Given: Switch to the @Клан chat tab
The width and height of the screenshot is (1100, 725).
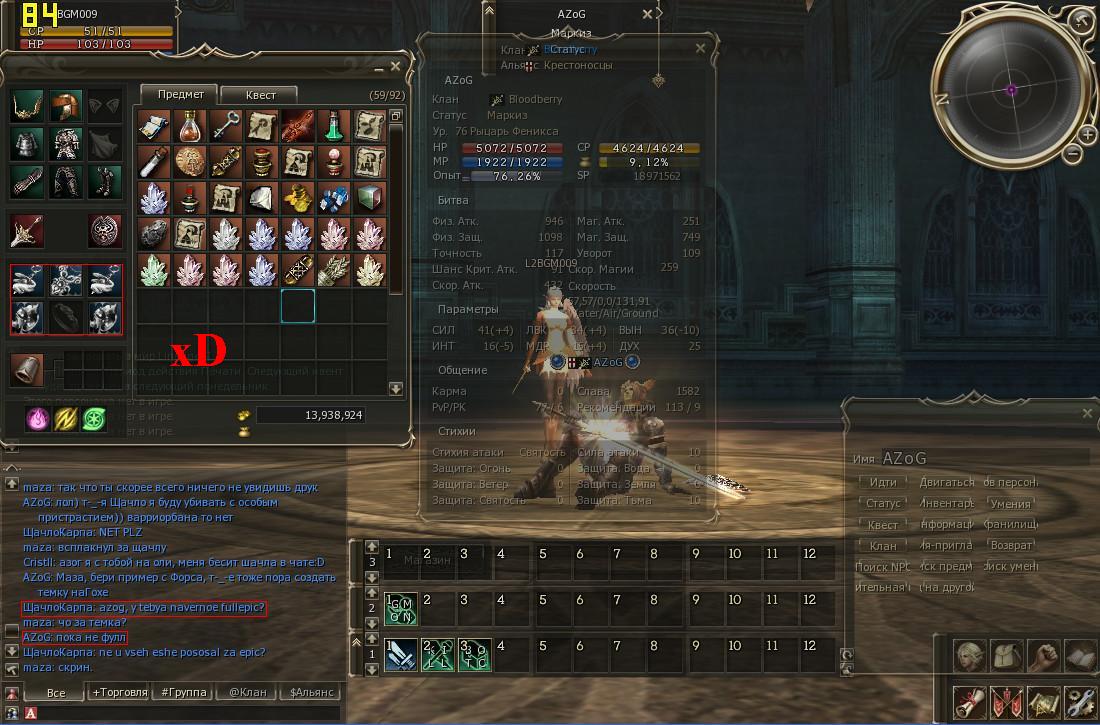Looking at the screenshot, I should coord(248,691).
